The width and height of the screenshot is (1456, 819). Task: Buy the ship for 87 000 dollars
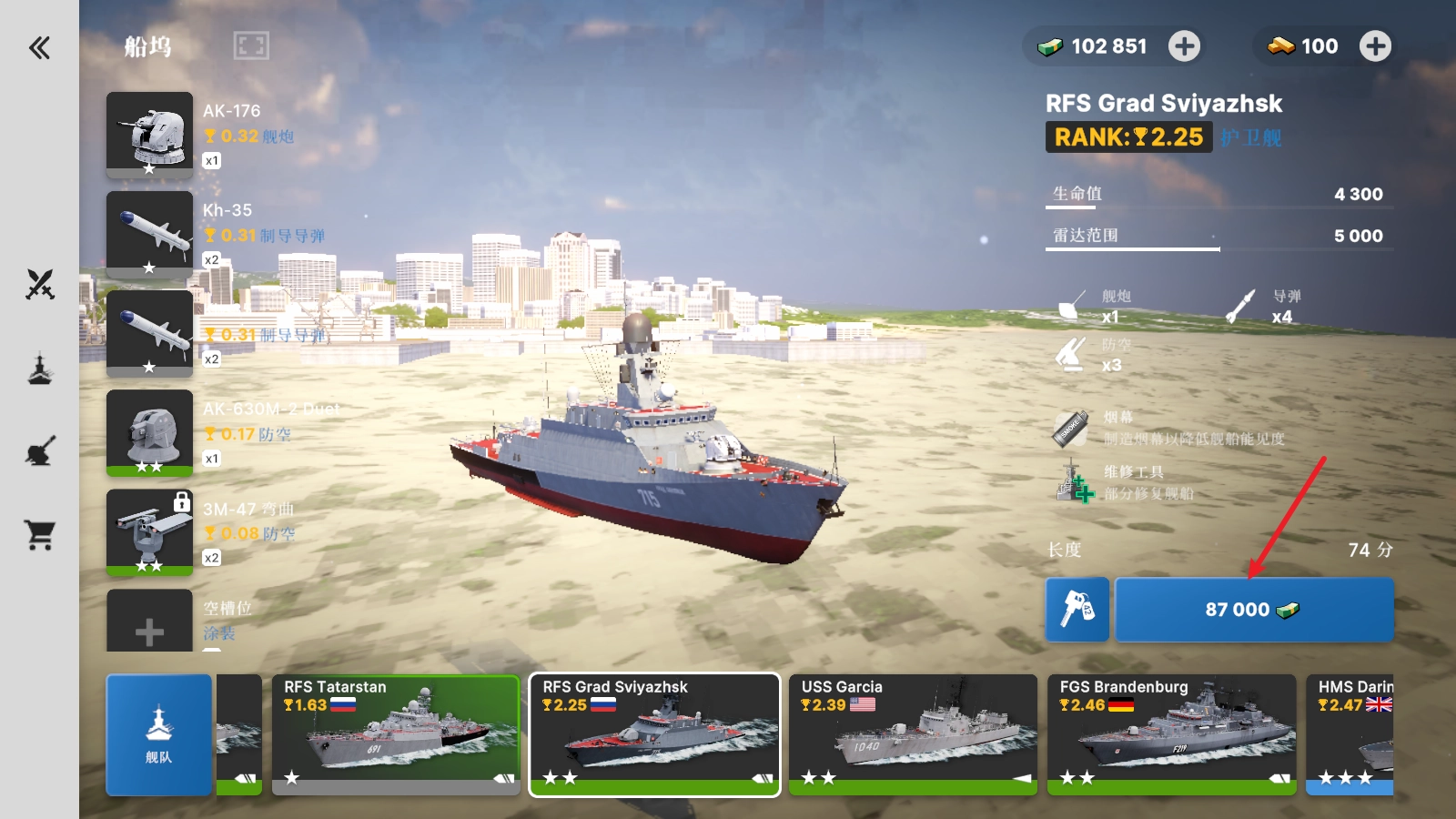pyautogui.click(x=1253, y=610)
